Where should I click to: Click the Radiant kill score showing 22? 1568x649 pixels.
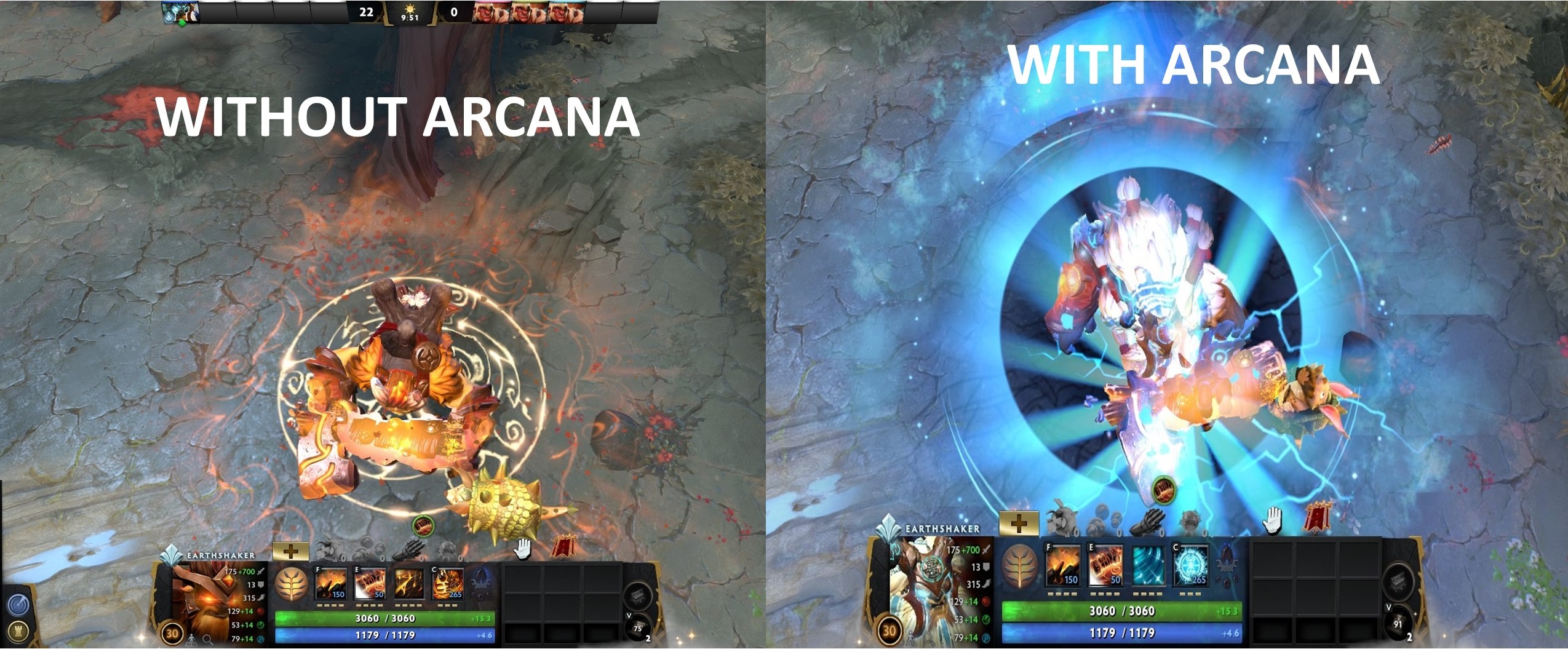(x=367, y=12)
